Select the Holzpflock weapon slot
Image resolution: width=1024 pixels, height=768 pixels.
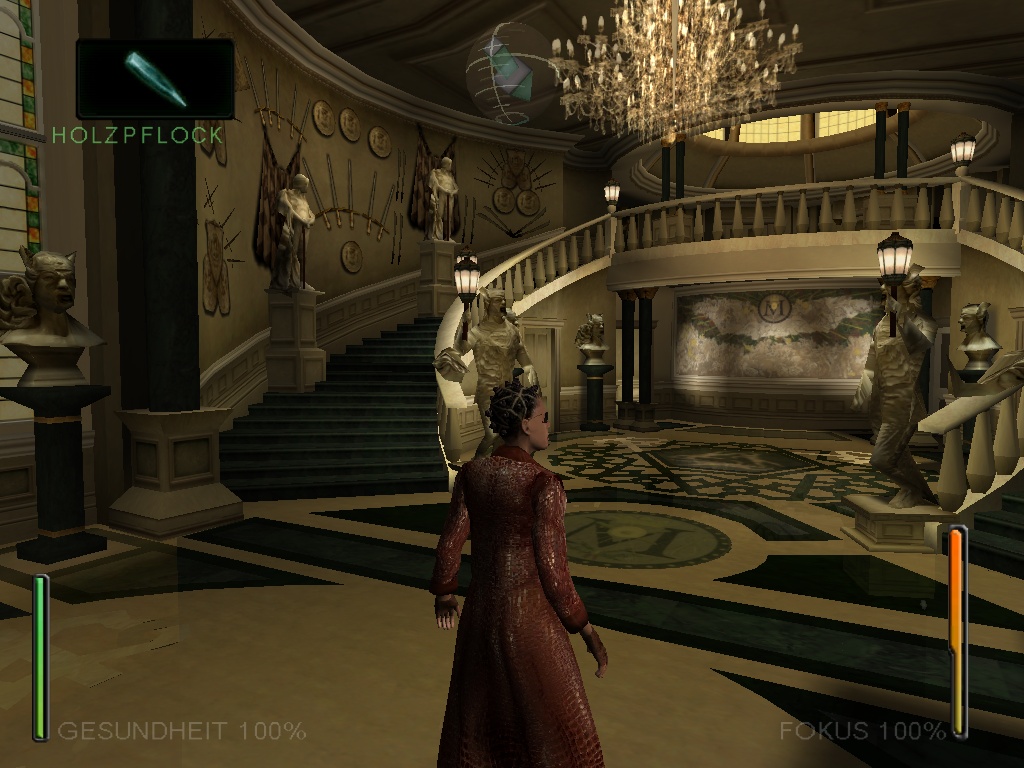[155, 78]
